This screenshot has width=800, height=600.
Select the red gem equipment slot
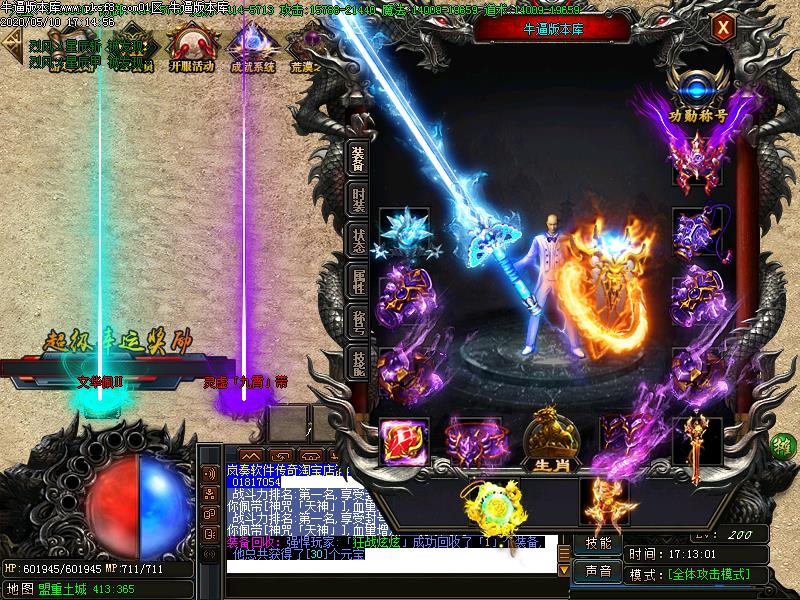405,440
